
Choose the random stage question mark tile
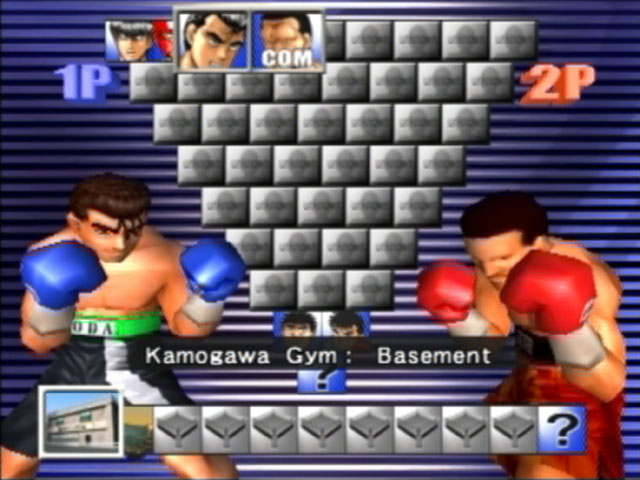pyautogui.click(x=562, y=430)
